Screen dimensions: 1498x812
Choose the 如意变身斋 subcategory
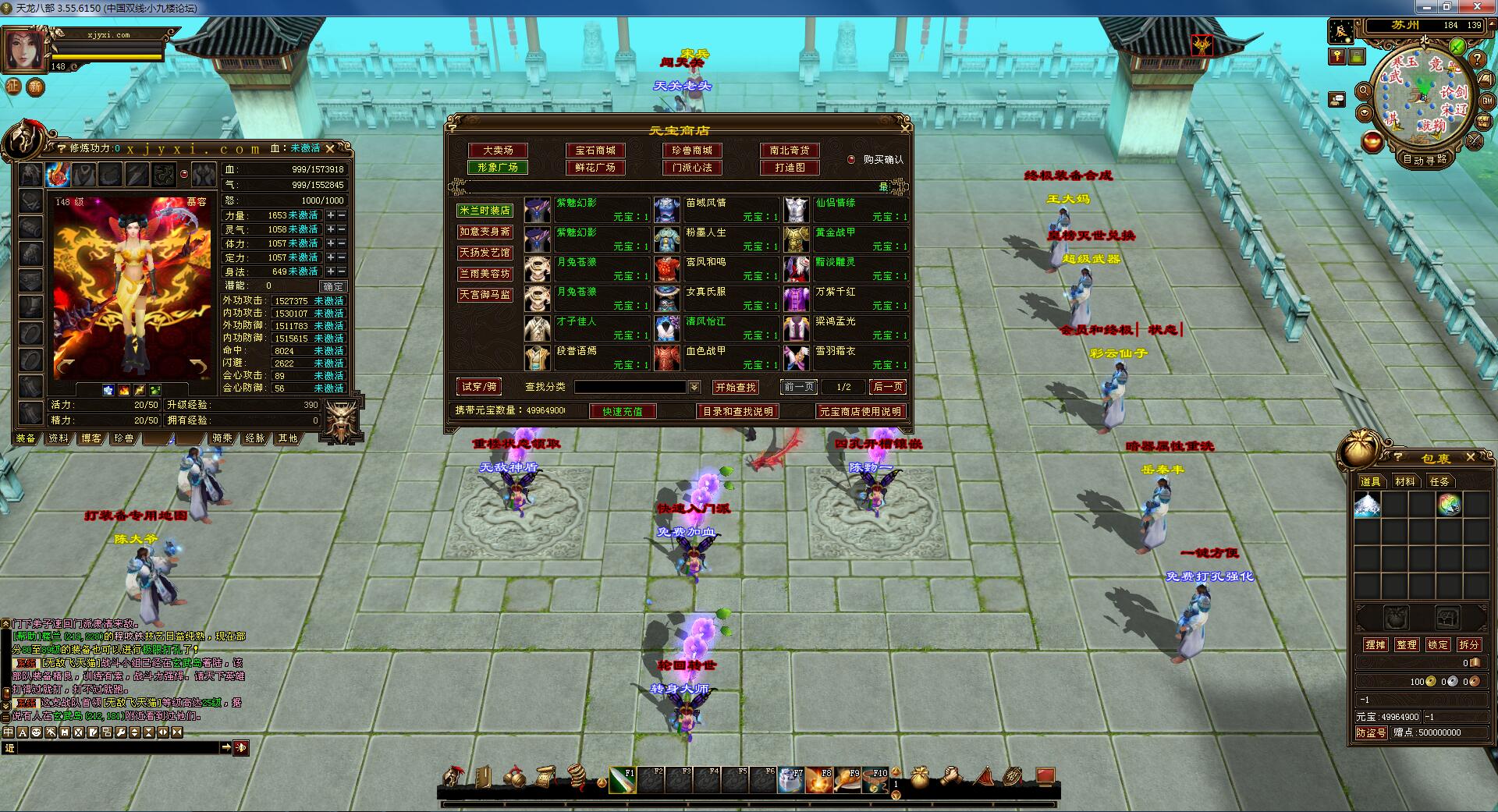pyautogui.click(x=485, y=232)
